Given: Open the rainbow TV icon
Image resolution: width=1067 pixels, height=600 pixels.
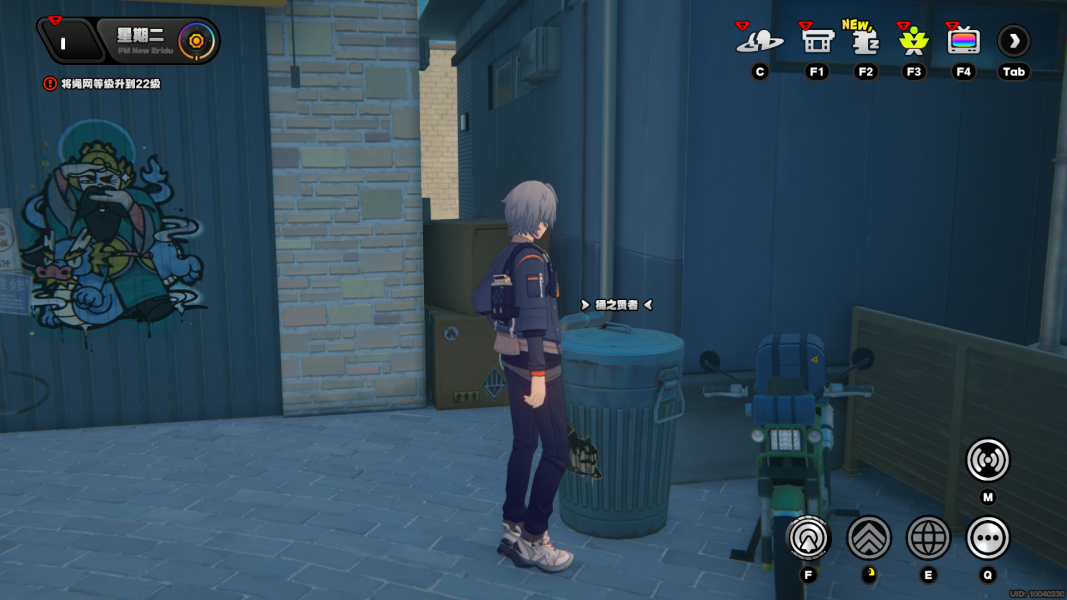Looking at the screenshot, I should (x=963, y=41).
